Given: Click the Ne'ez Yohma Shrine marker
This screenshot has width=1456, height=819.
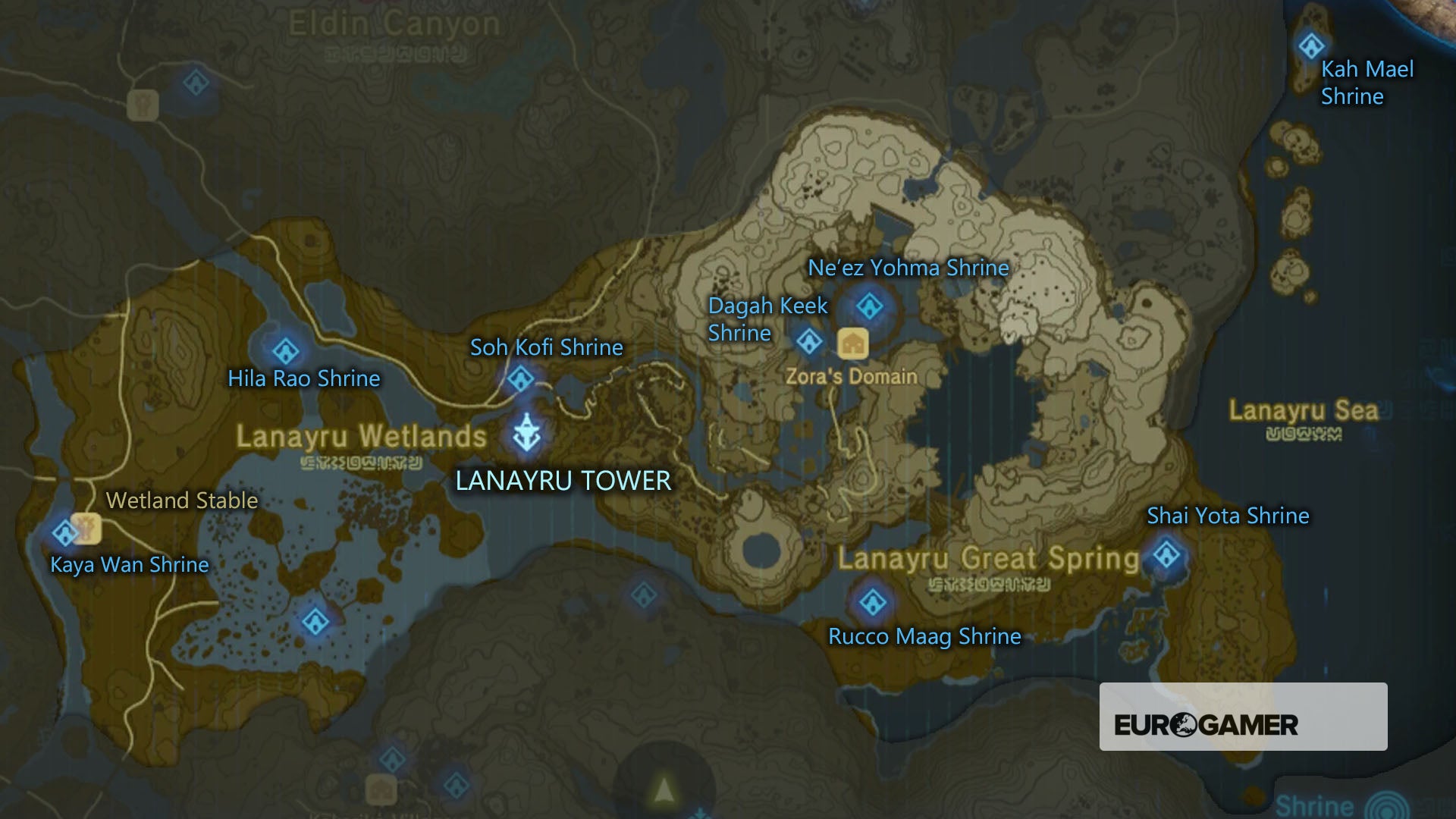Looking at the screenshot, I should tap(869, 307).
